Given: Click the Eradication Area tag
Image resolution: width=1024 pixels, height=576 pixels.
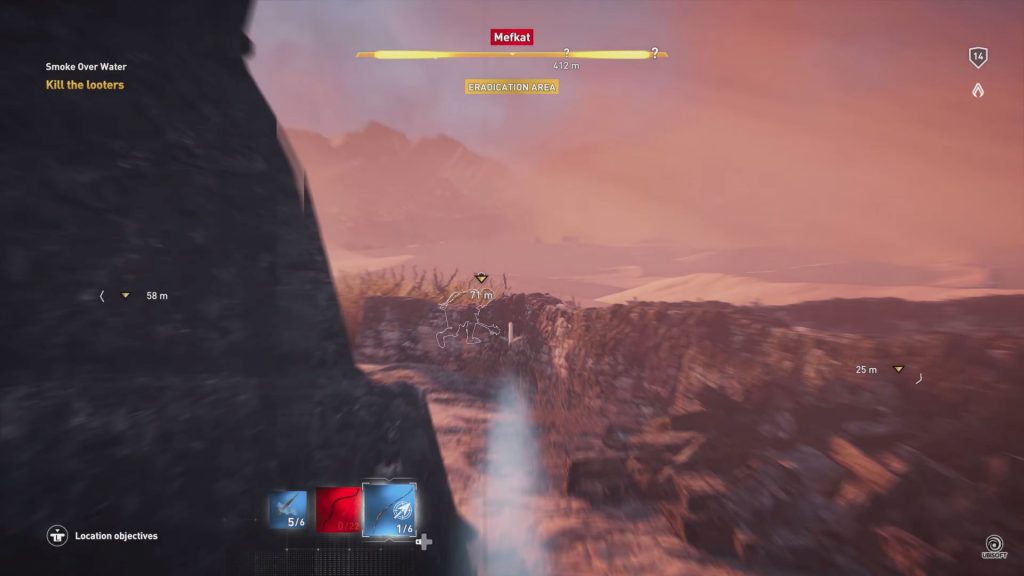Looking at the screenshot, I should click(512, 87).
